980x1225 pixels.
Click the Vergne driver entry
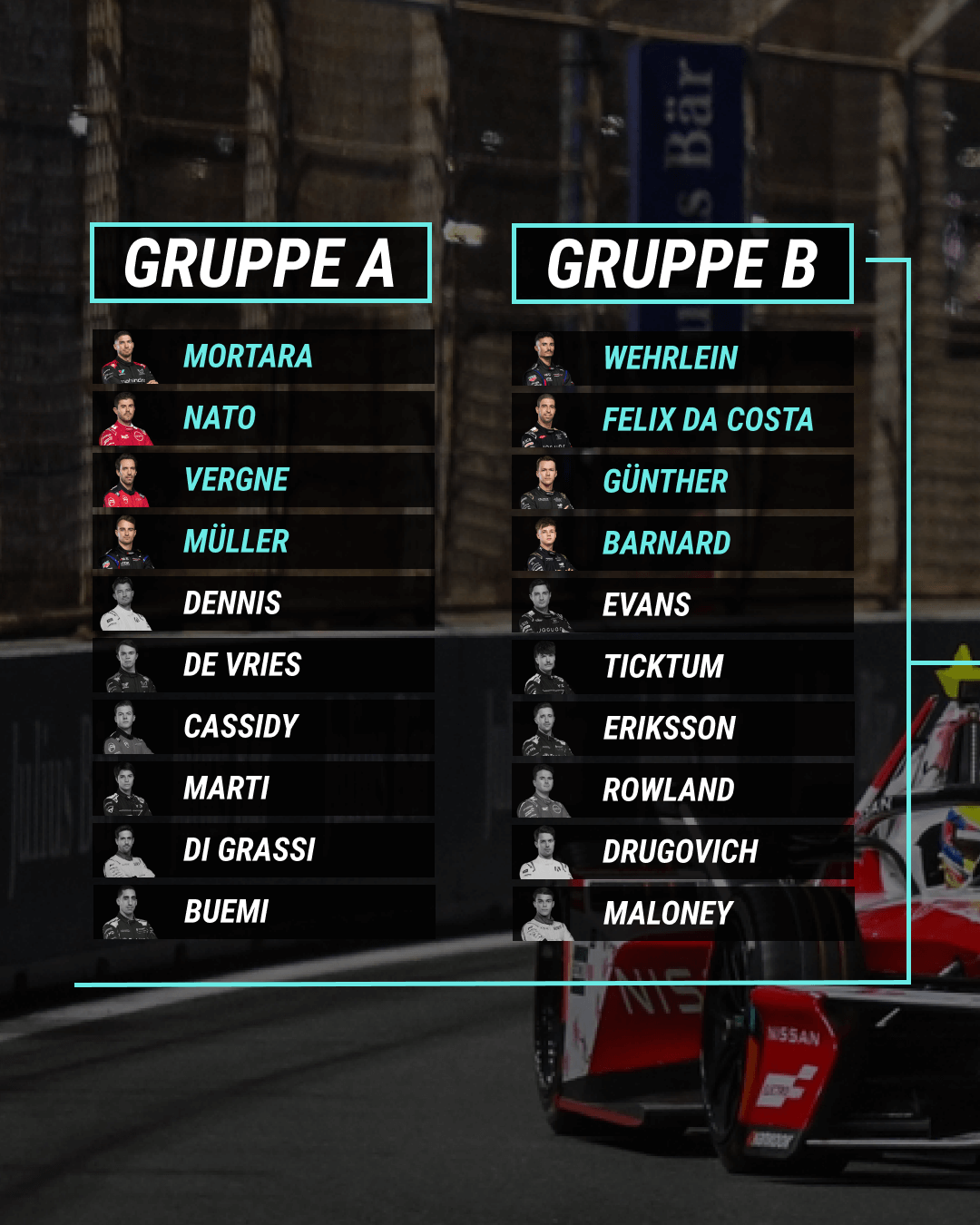pos(263,480)
